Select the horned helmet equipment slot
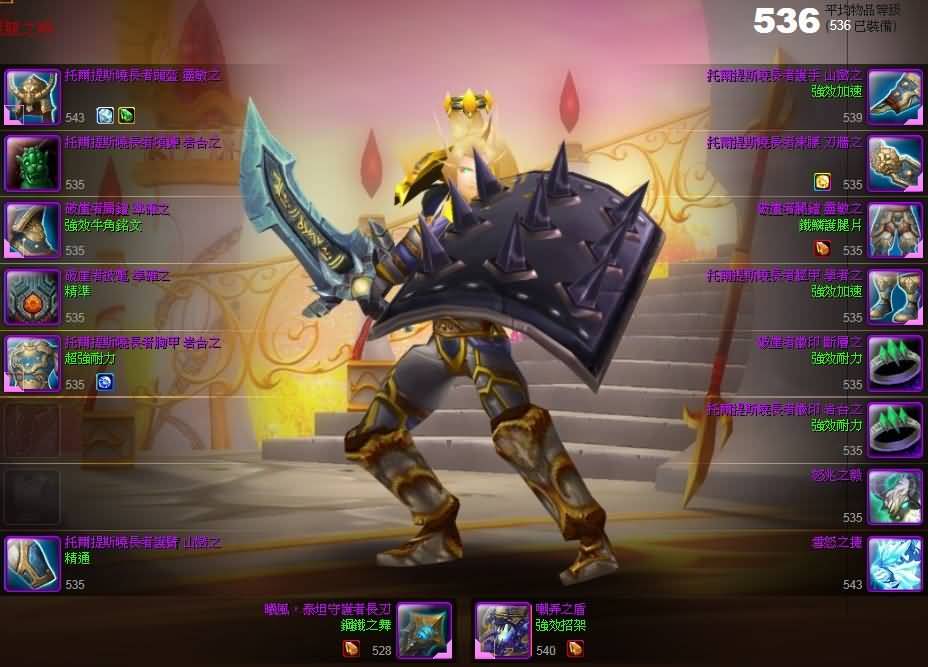 (33, 96)
